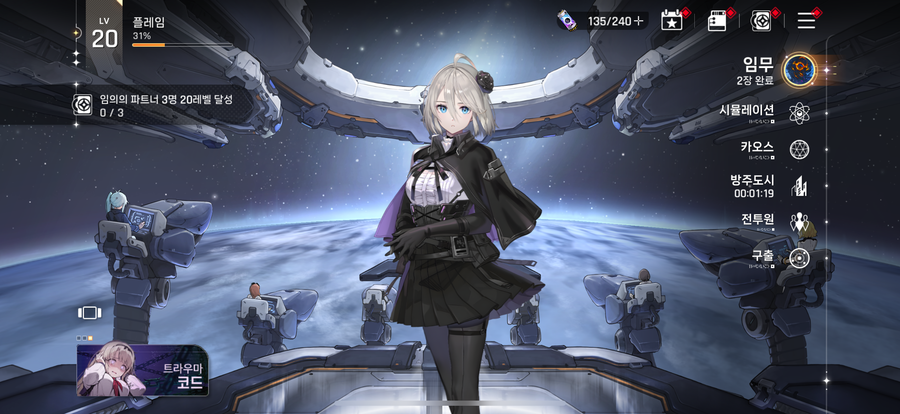This screenshot has width=900, height=414.
Task: Open the hamburger main menu
Action: (806, 20)
